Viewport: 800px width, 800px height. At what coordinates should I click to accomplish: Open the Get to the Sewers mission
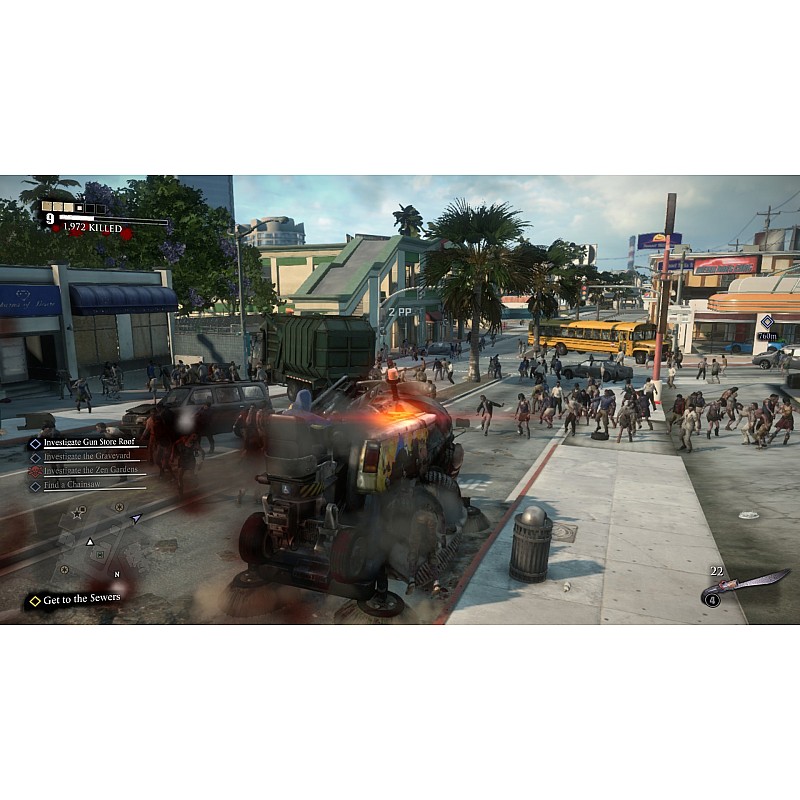point(76,599)
